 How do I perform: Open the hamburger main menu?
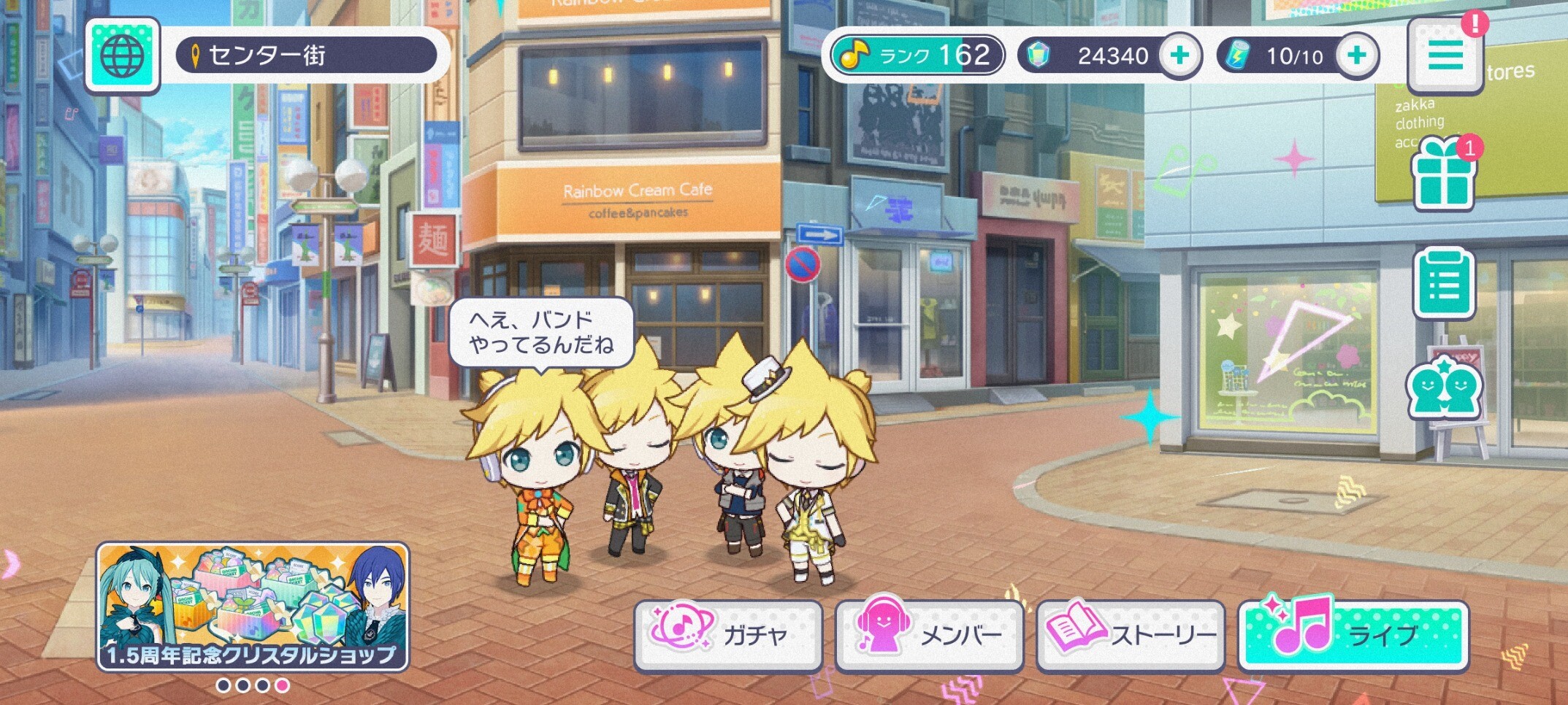tap(1445, 56)
